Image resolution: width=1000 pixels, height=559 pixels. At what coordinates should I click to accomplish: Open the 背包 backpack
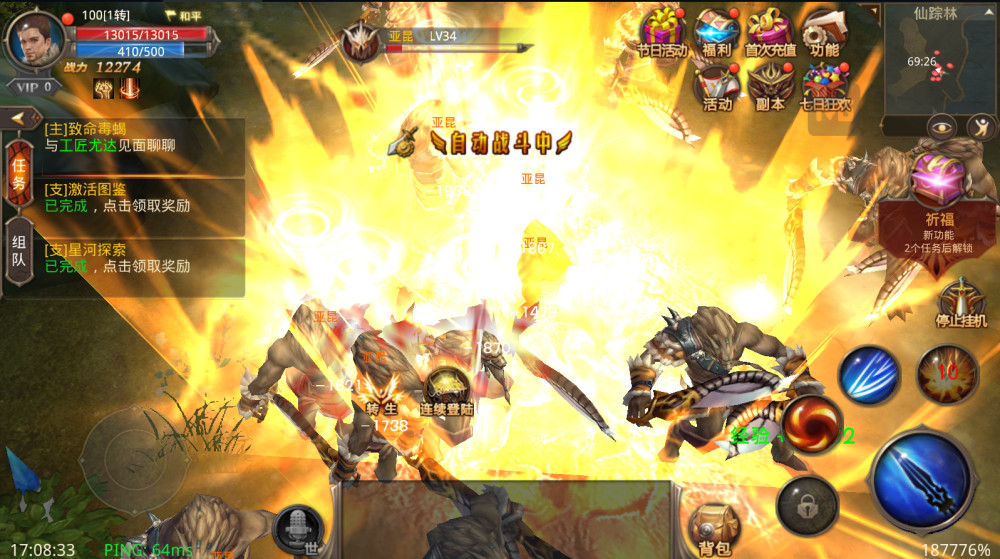714,528
